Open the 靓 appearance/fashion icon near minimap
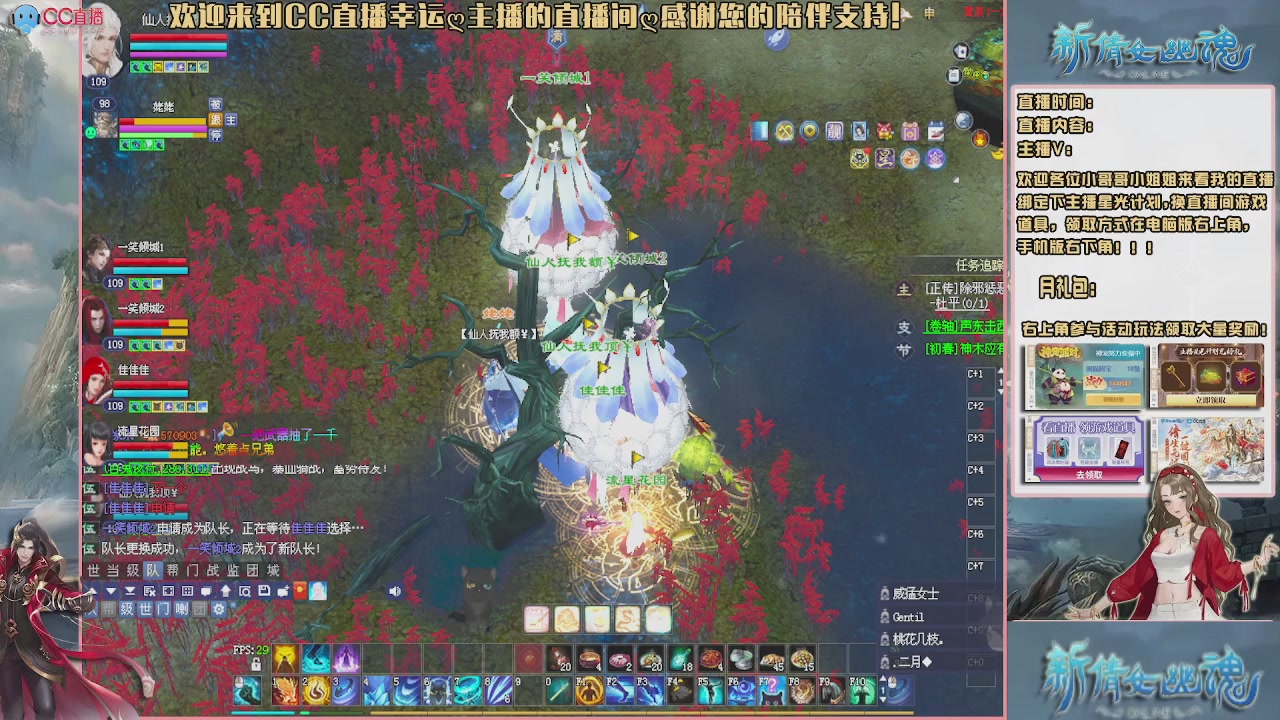This screenshot has height=720, width=1280. (x=835, y=131)
